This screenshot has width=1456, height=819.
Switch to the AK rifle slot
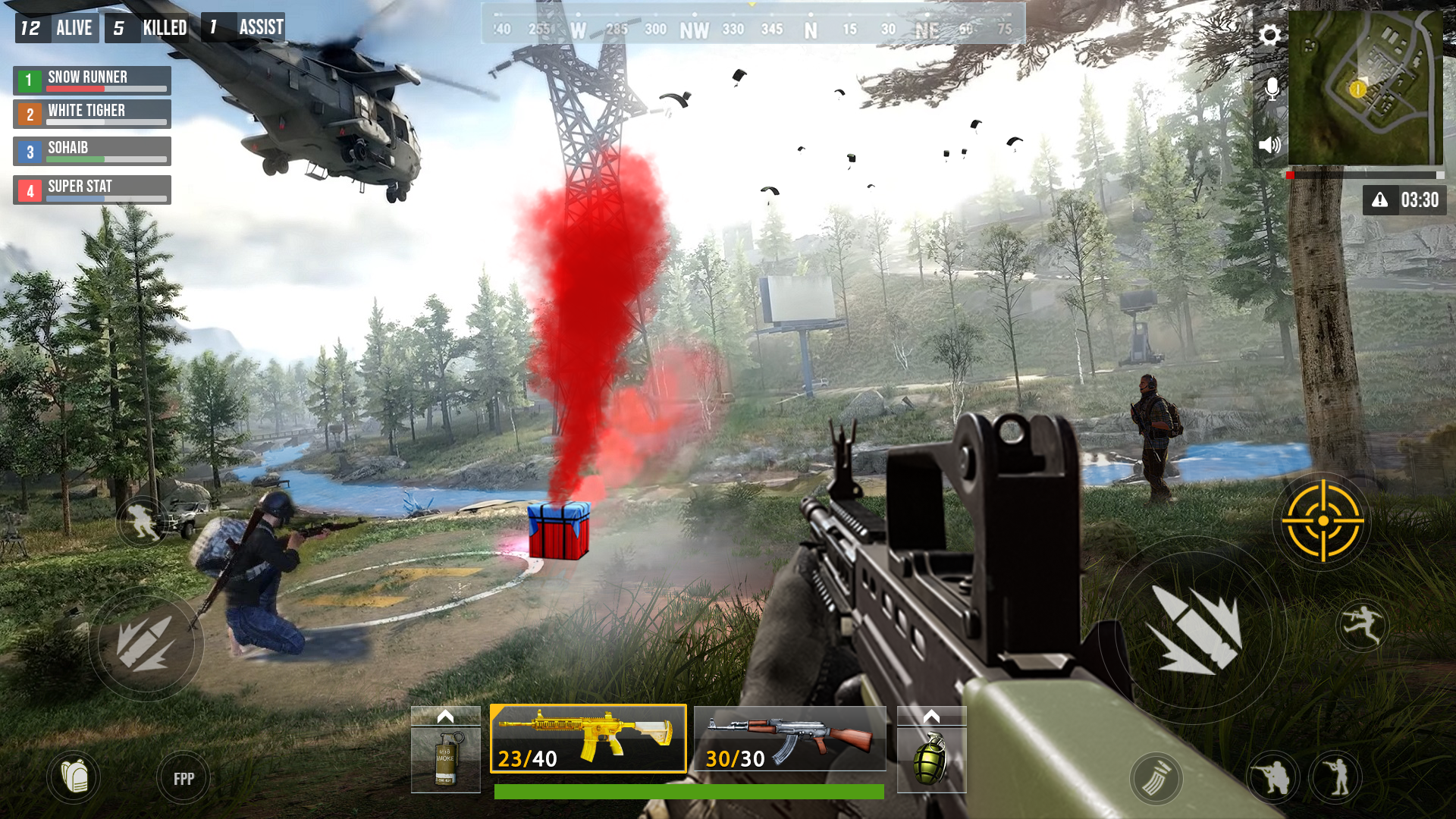click(x=789, y=739)
